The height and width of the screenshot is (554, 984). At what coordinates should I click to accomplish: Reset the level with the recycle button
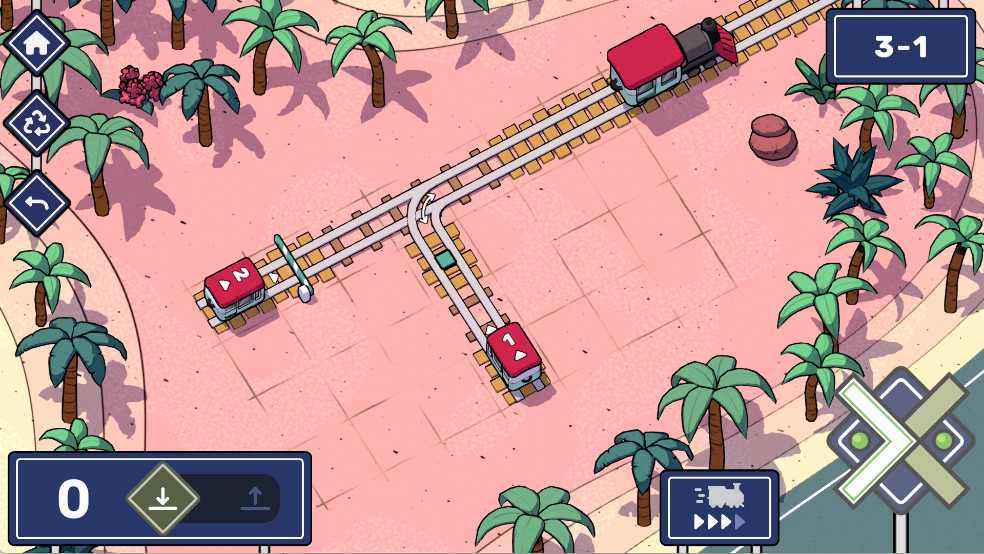pyautogui.click(x=37, y=124)
